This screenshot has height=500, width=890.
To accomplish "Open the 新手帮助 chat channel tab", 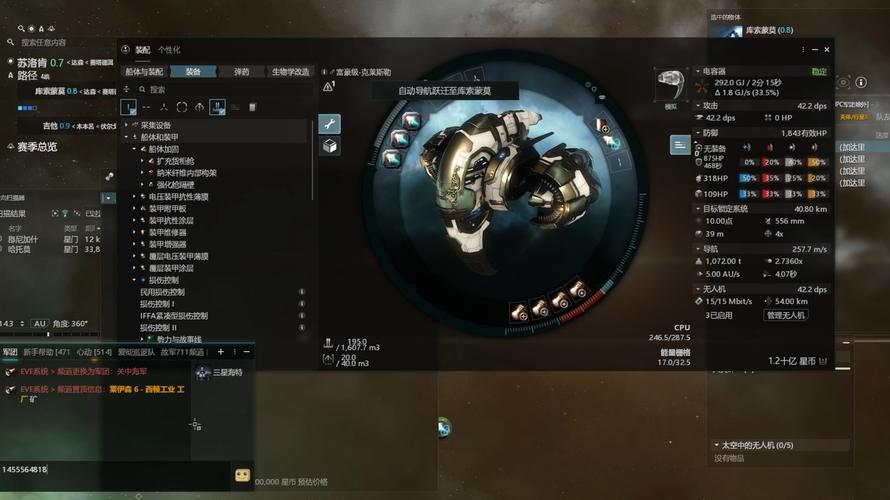I will tap(47, 352).
